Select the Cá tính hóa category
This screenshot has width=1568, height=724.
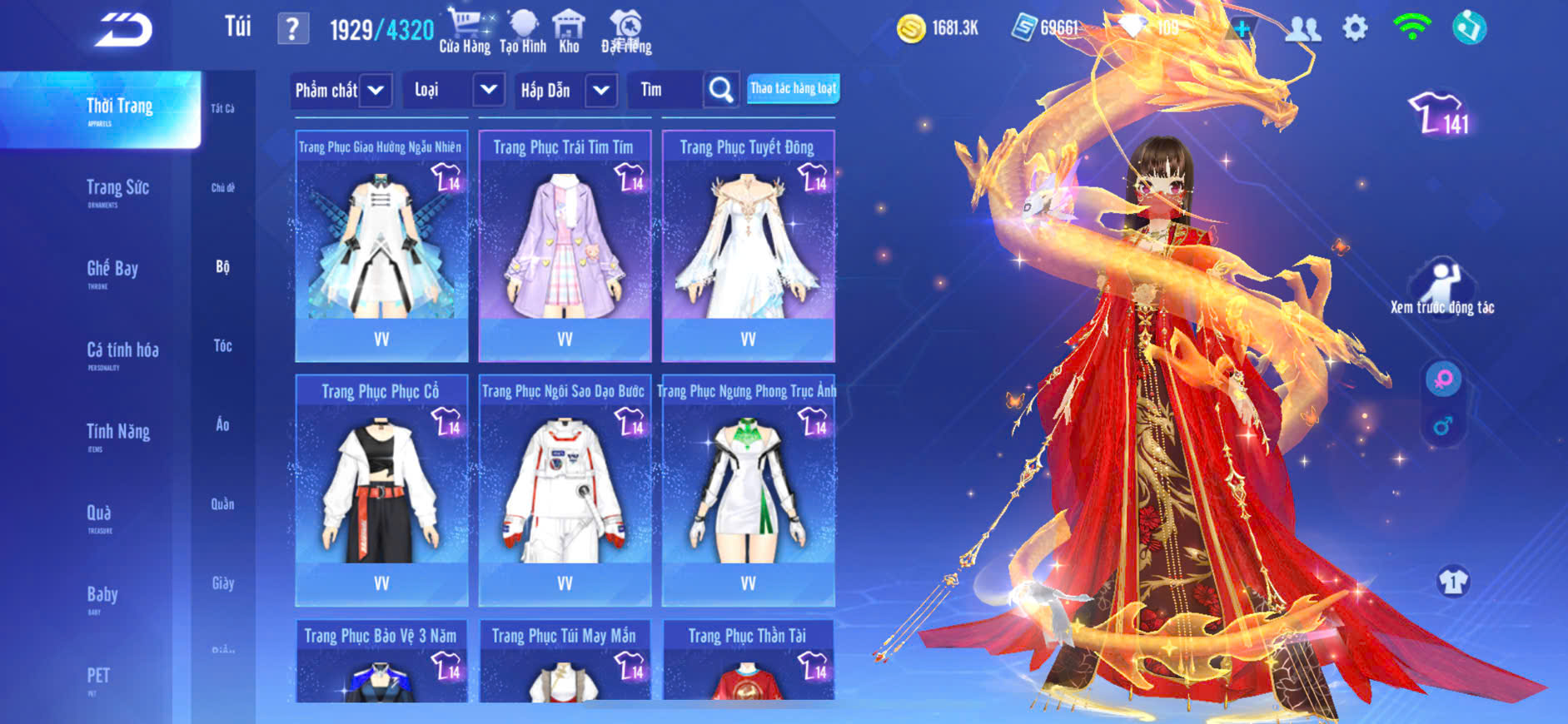click(122, 352)
